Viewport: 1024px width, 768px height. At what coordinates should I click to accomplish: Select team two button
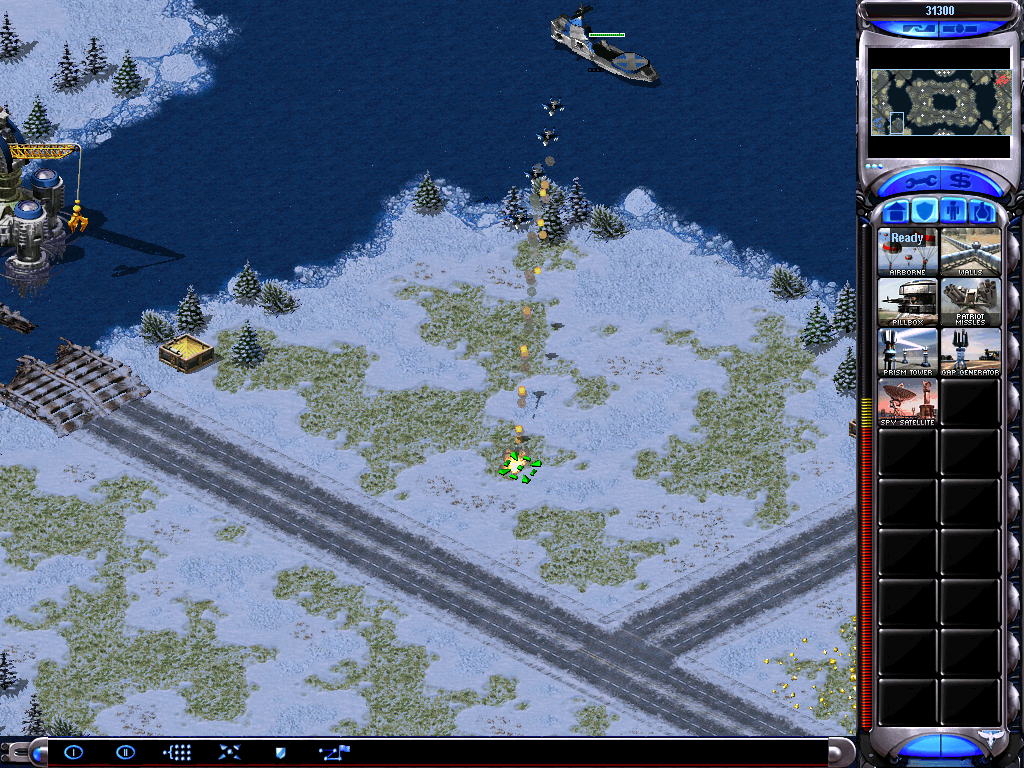click(125, 752)
